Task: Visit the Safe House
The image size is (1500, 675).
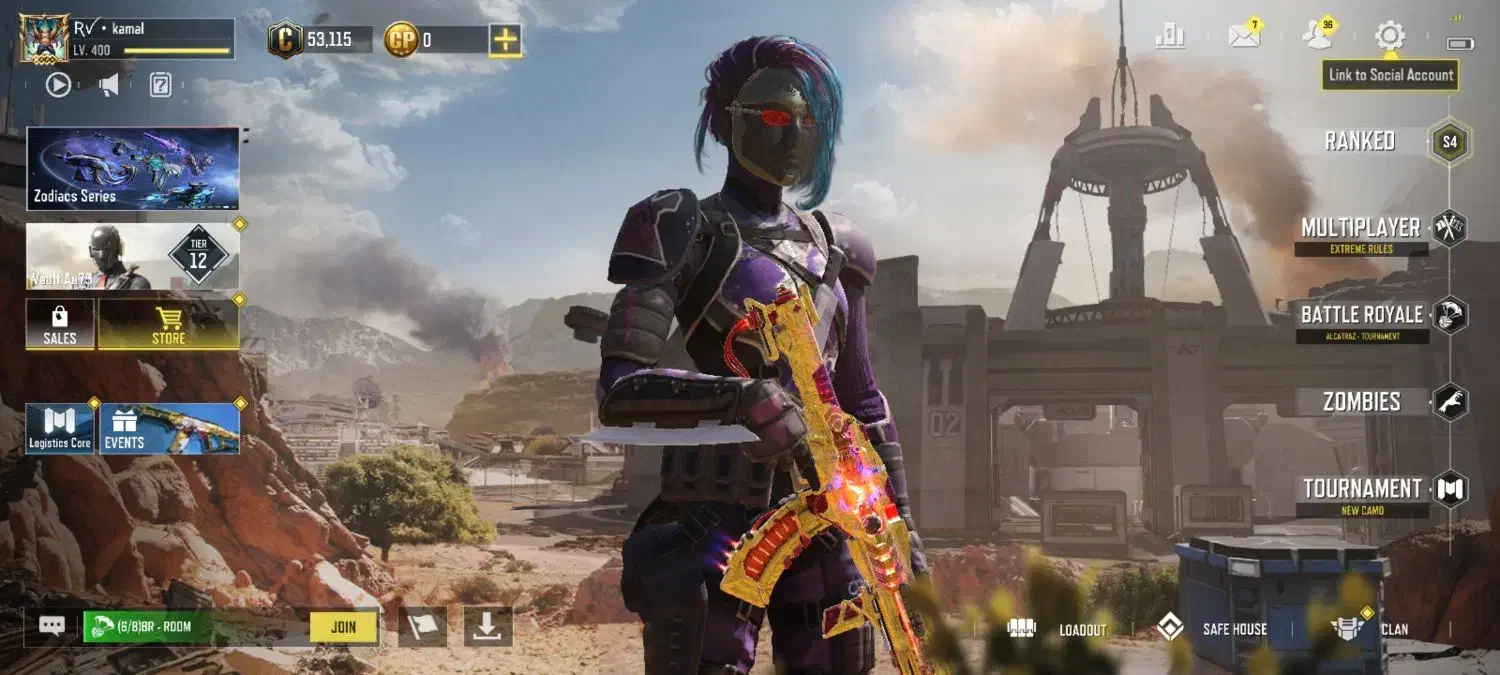Action: pos(1211,629)
